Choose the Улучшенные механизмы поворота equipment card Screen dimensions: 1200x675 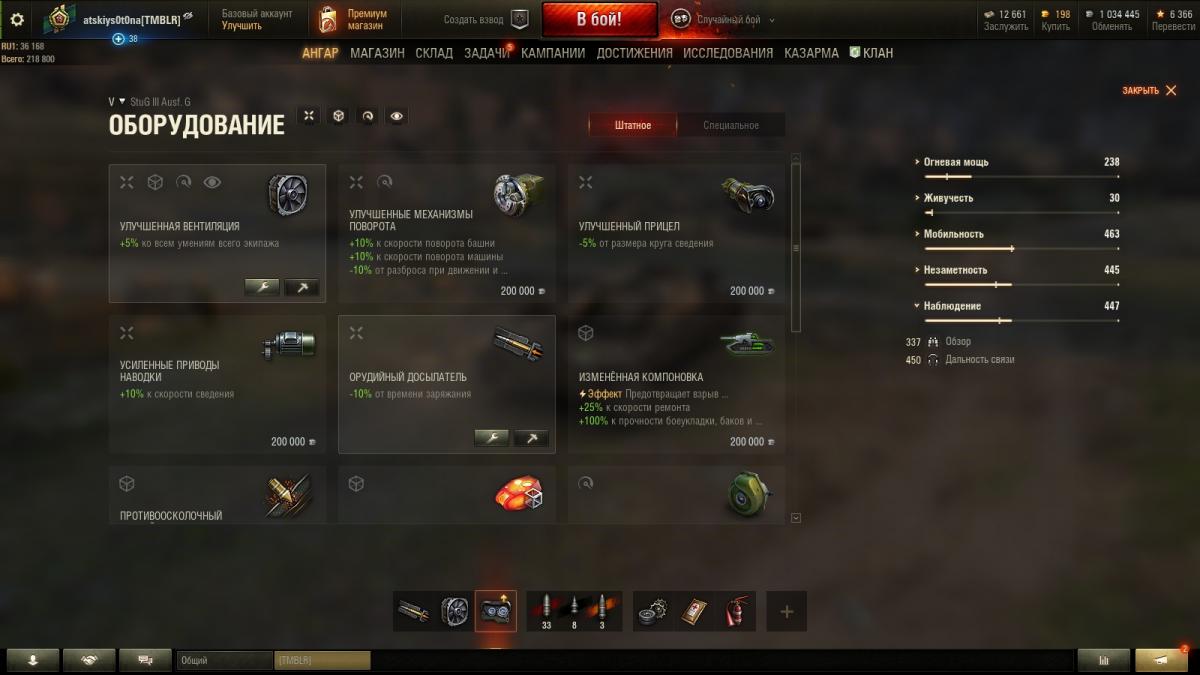point(446,234)
